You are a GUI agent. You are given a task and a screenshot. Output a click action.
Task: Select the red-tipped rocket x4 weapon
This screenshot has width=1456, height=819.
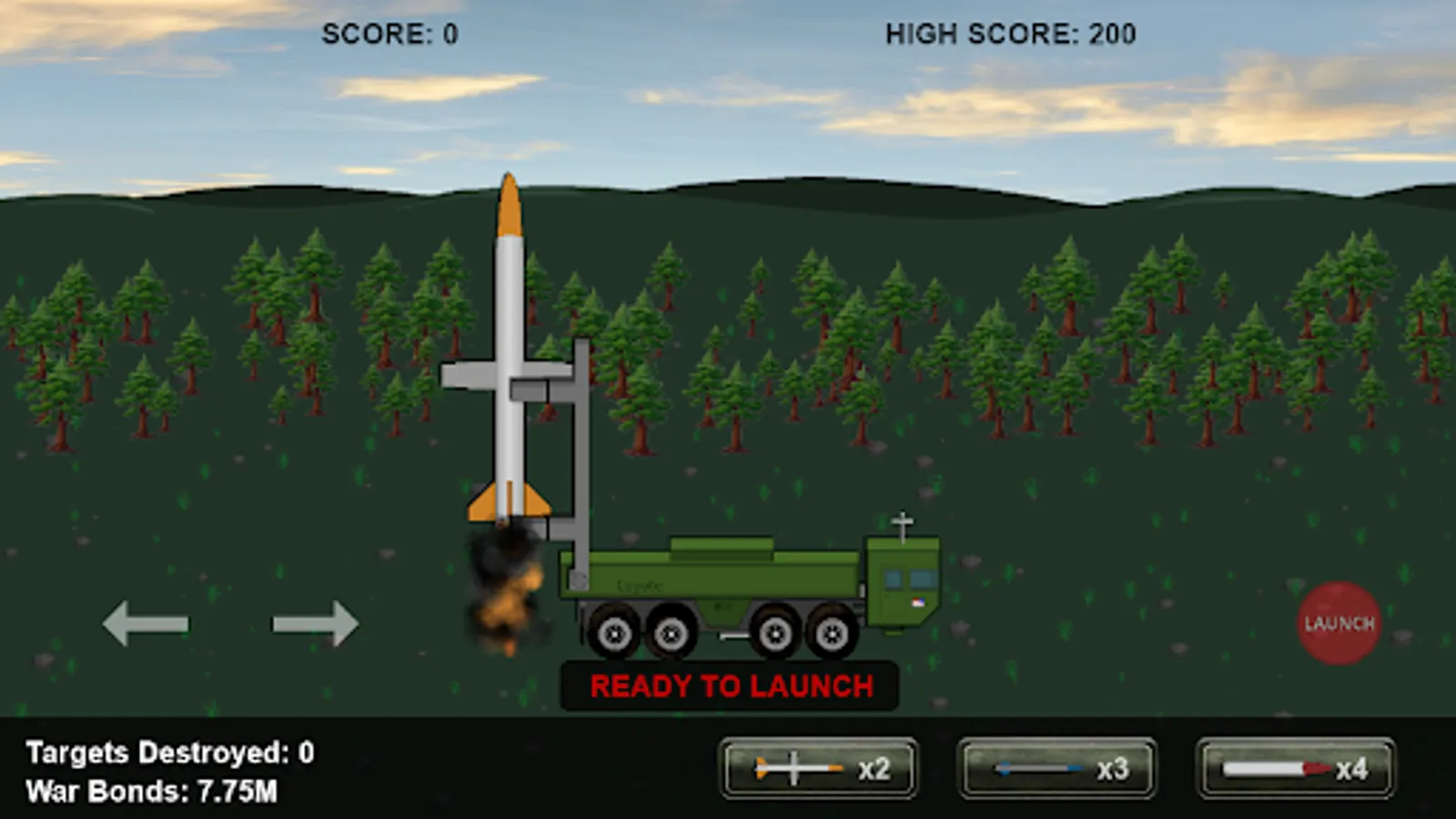click(1292, 769)
